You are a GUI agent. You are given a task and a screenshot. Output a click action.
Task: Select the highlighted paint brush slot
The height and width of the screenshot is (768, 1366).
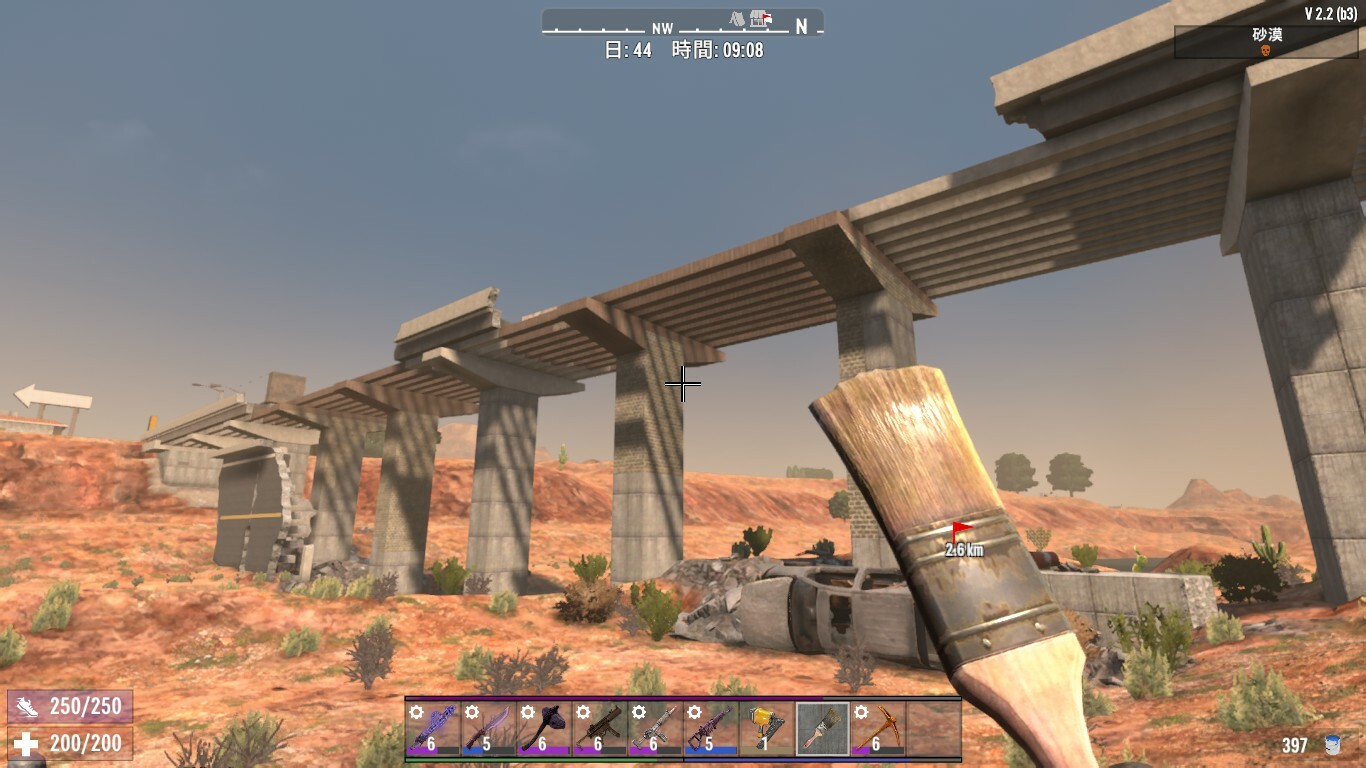pyautogui.click(x=822, y=728)
